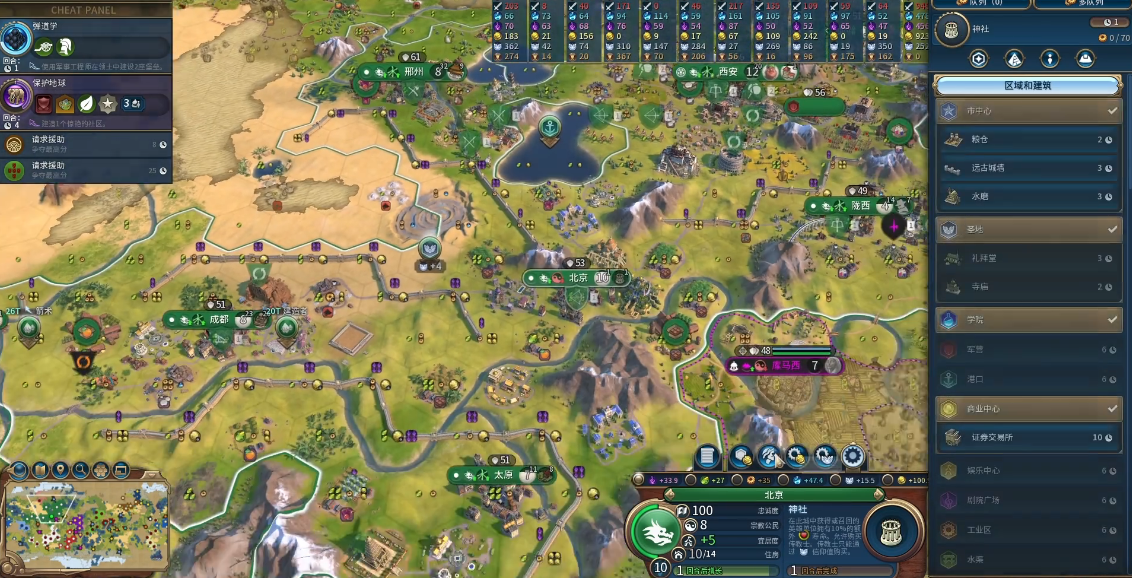This screenshot has height=578, width=1132.
Task: Expand the 学院 (Campus) district header
Action: (1028, 320)
